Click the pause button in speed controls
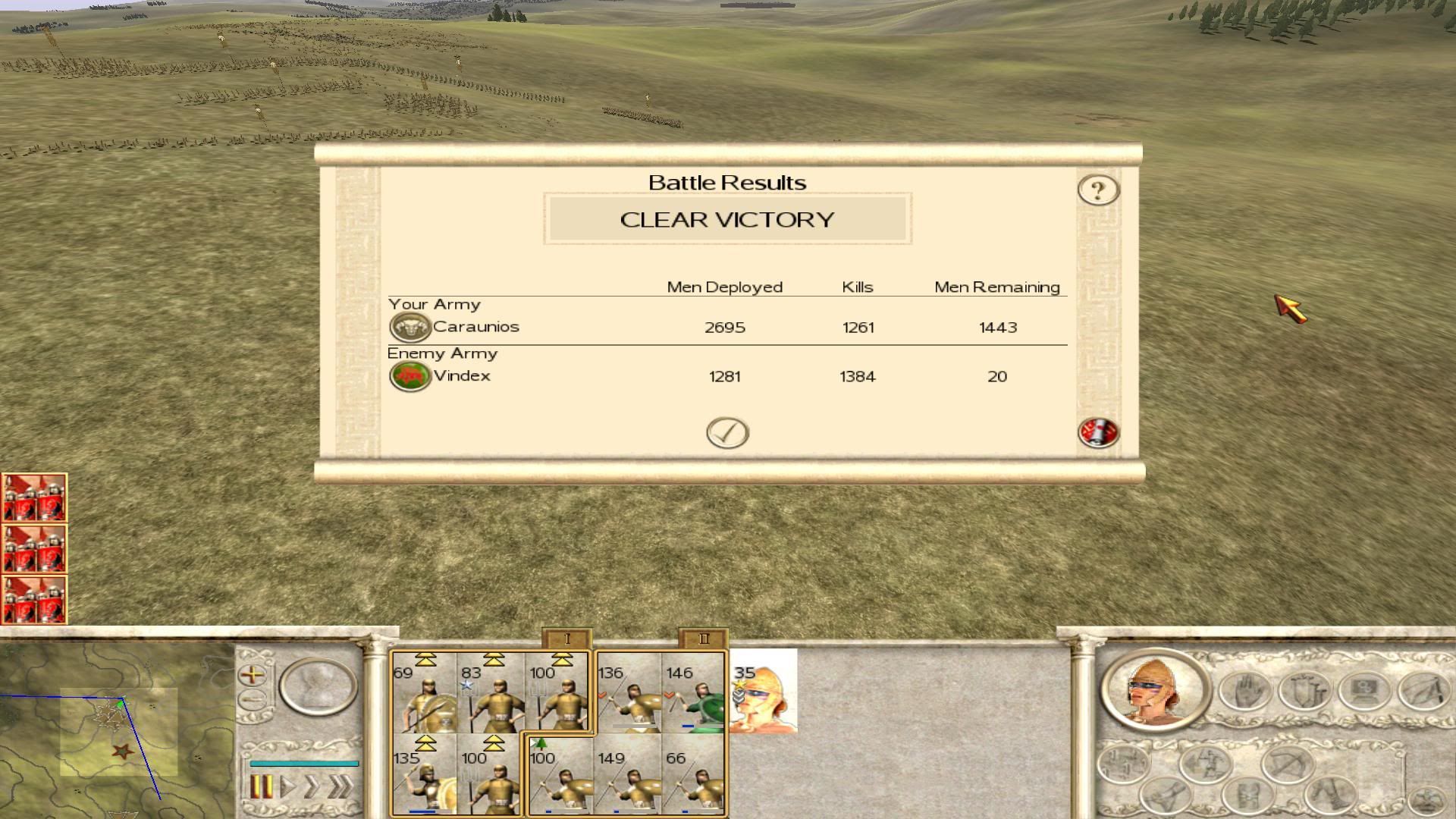This screenshot has height=819, width=1456. click(x=260, y=786)
